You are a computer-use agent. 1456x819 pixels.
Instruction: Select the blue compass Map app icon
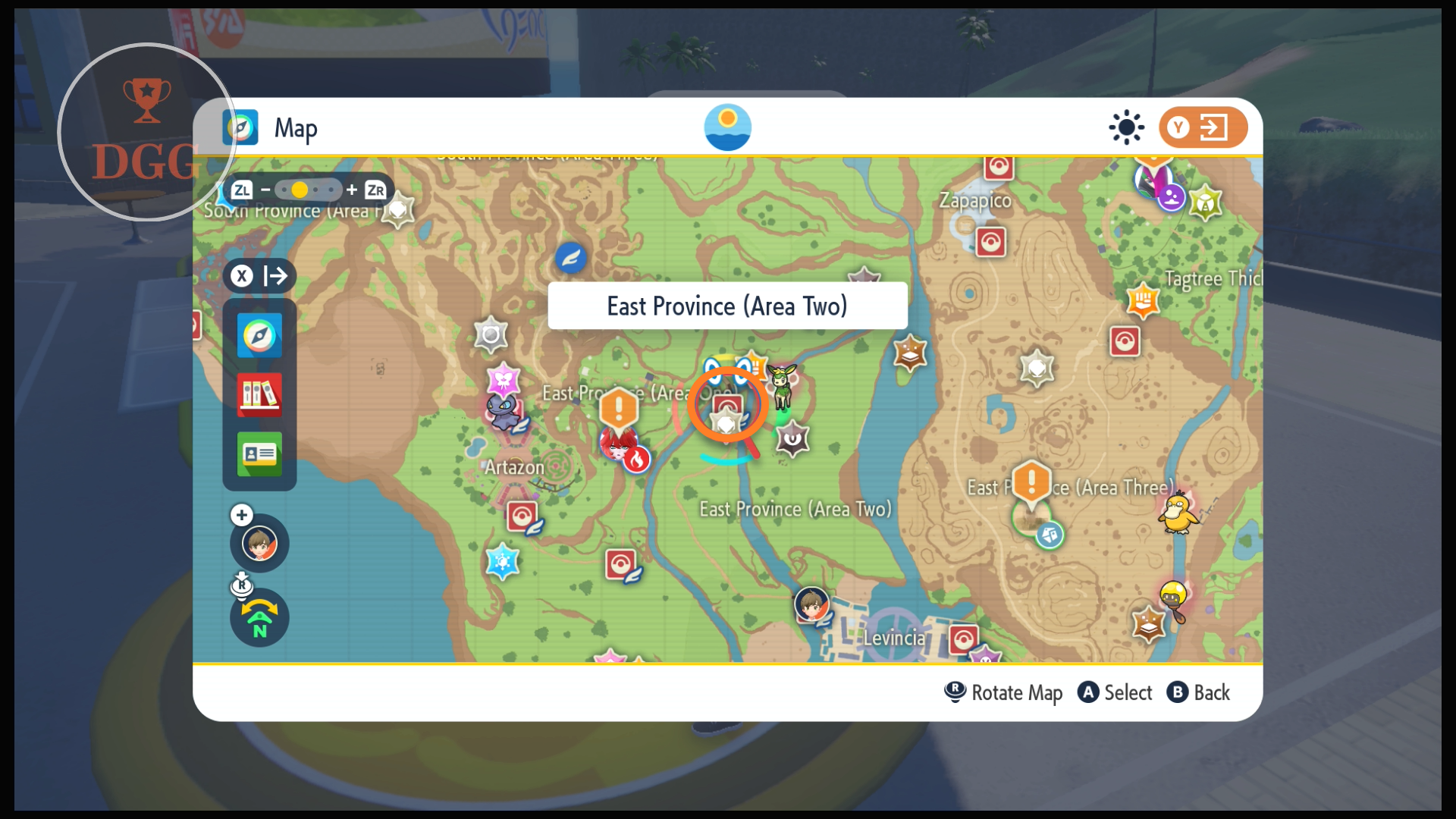(x=259, y=335)
